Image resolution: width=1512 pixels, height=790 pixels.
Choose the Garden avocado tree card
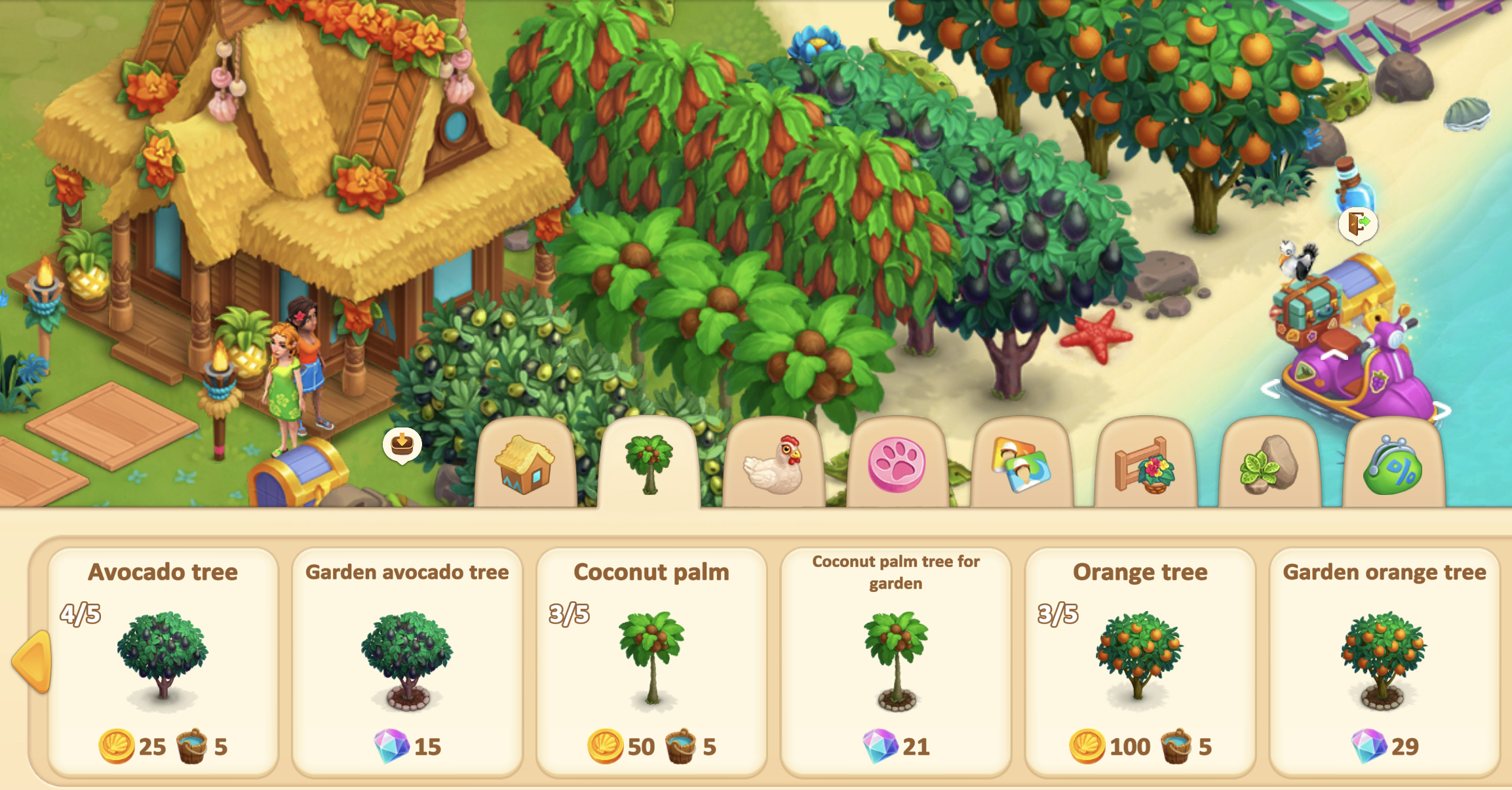click(x=407, y=662)
